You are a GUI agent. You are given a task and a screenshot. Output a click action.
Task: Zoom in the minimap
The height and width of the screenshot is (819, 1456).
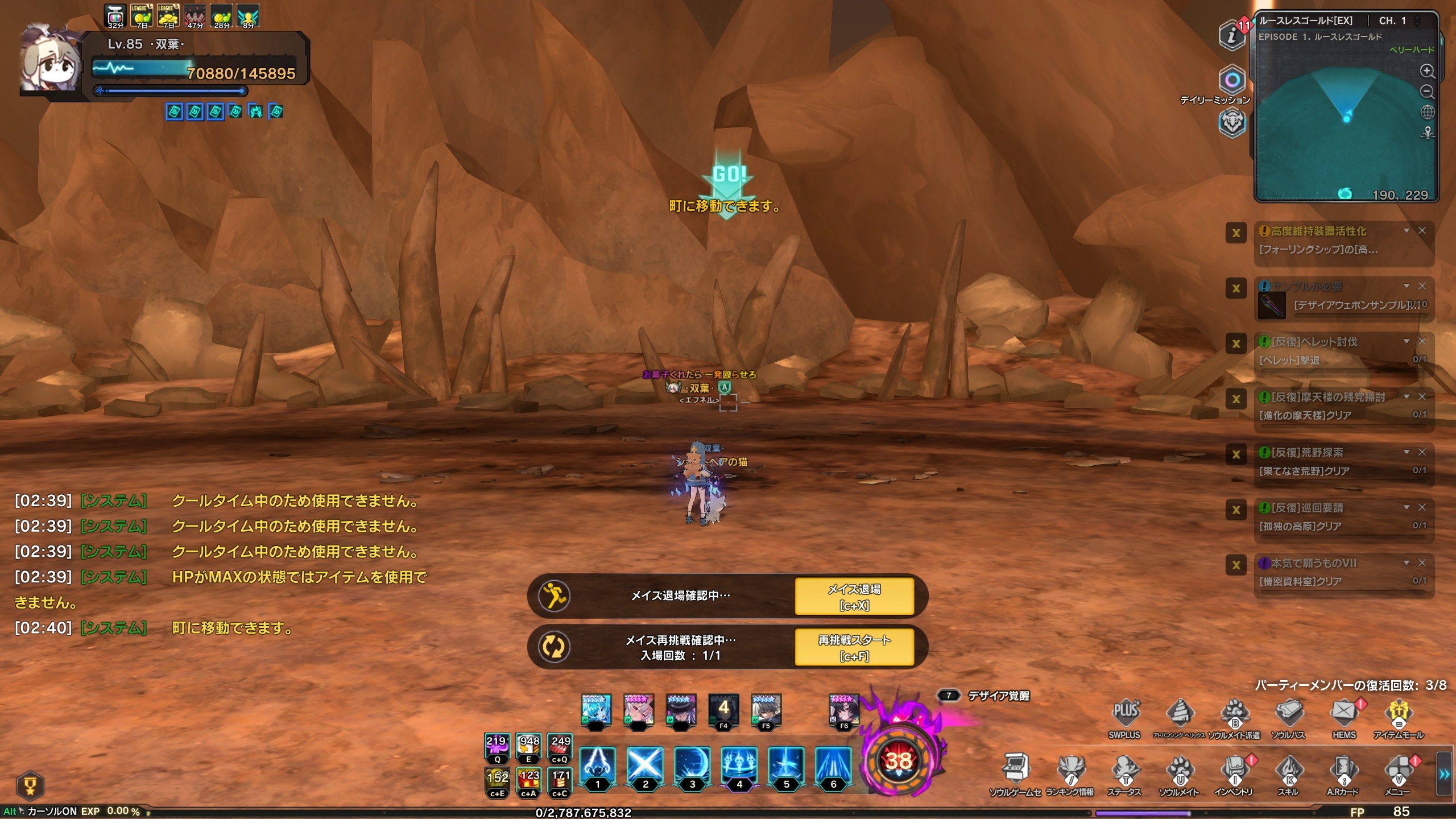tap(1427, 71)
